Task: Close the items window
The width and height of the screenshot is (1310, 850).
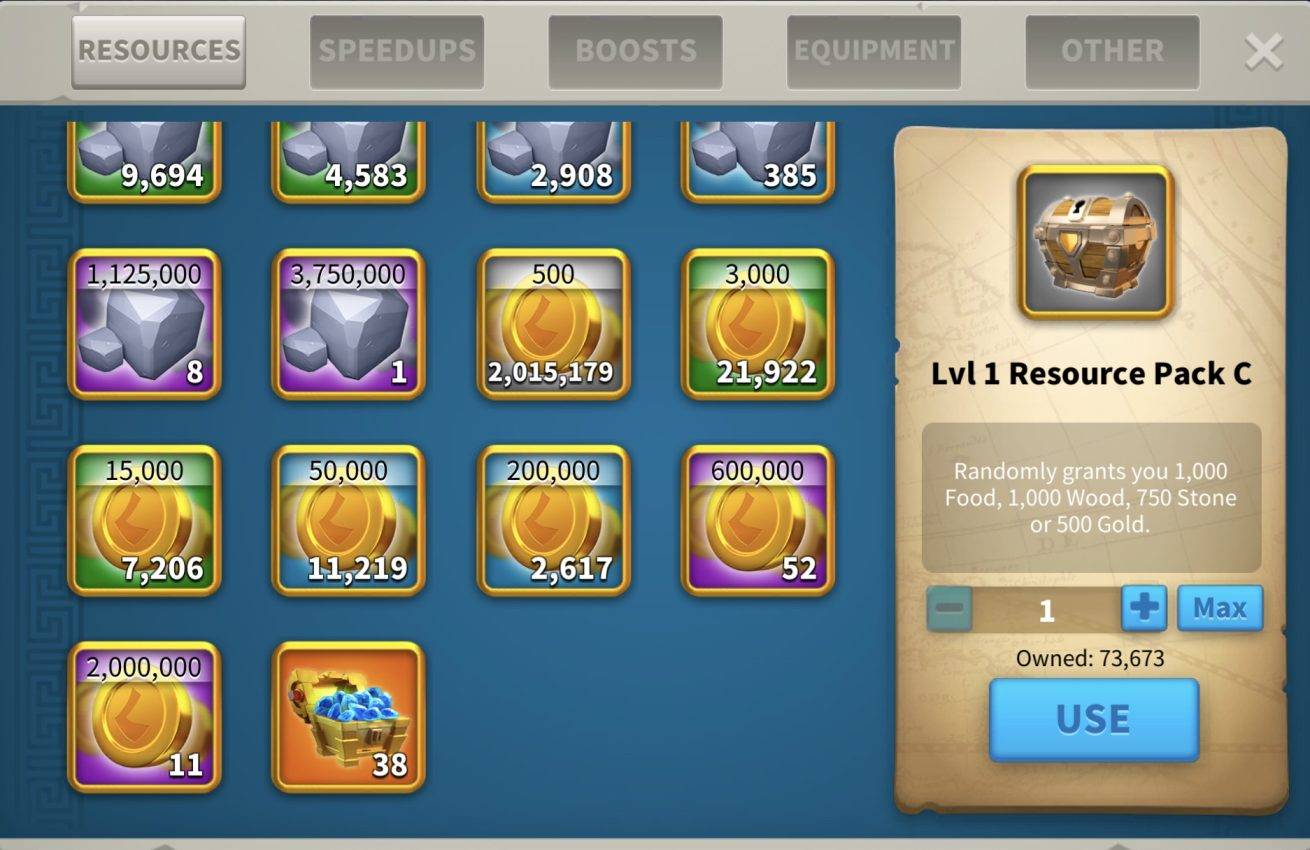Action: pos(1263,52)
